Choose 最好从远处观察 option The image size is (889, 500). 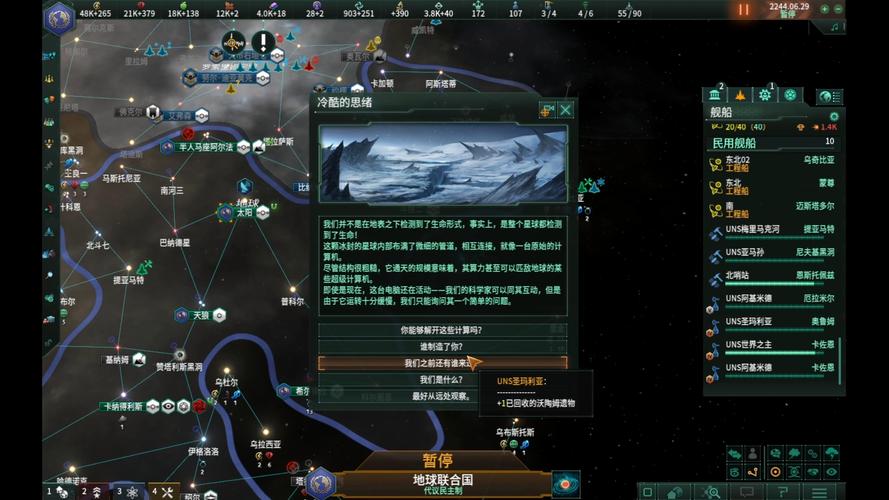(442, 396)
